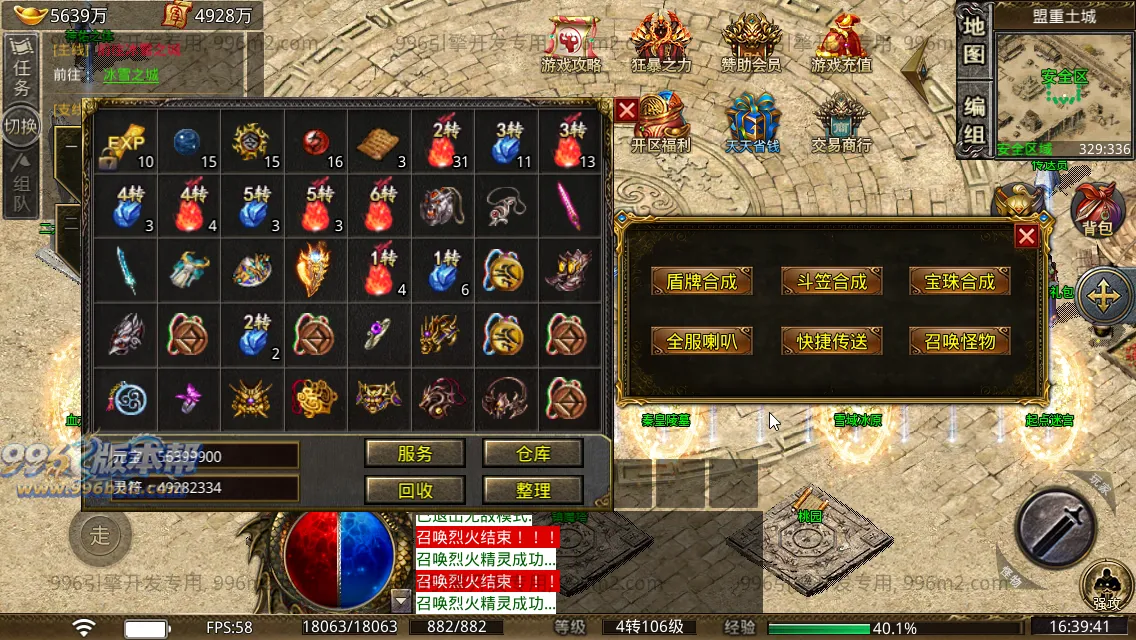Open 游戏攻略 game guide icon
The height and width of the screenshot is (640, 1136).
click(x=571, y=44)
